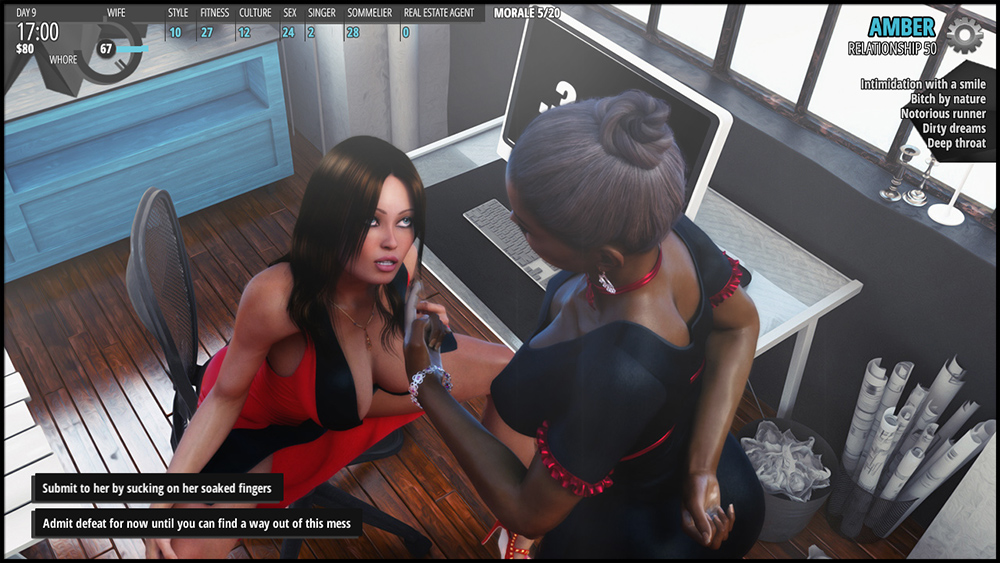
Task: Select 'Admit defeat for now' choice
Action: [x=196, y=523]
